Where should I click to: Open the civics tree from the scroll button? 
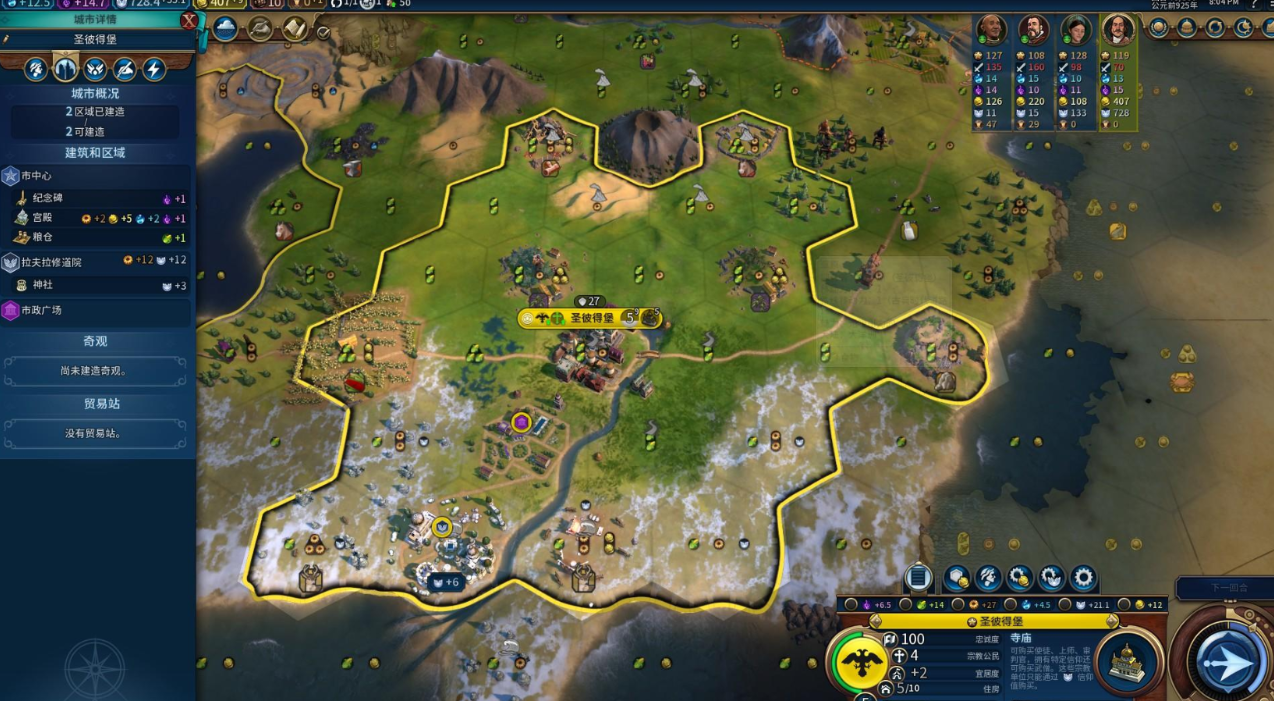click(x=294, y=28)
